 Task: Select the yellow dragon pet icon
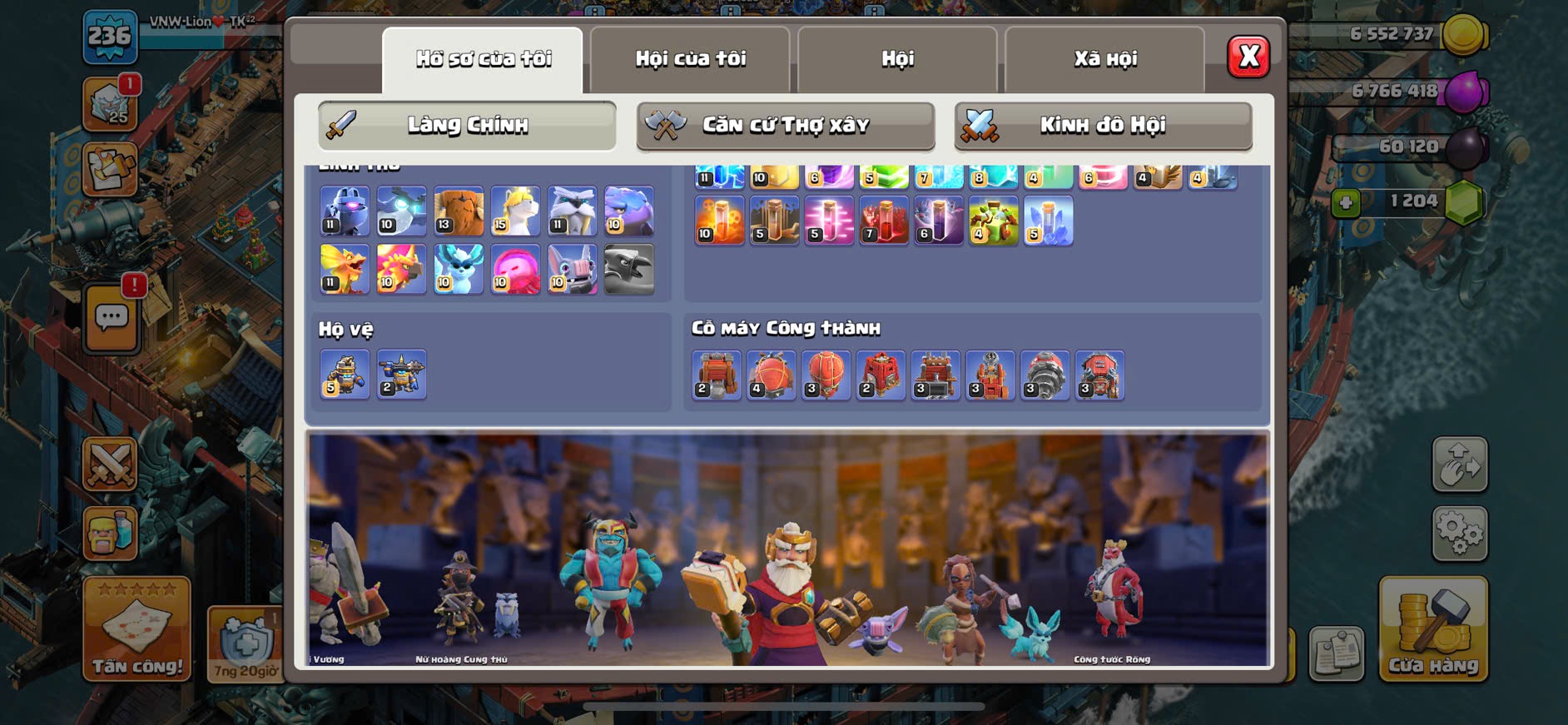[345, 269]
